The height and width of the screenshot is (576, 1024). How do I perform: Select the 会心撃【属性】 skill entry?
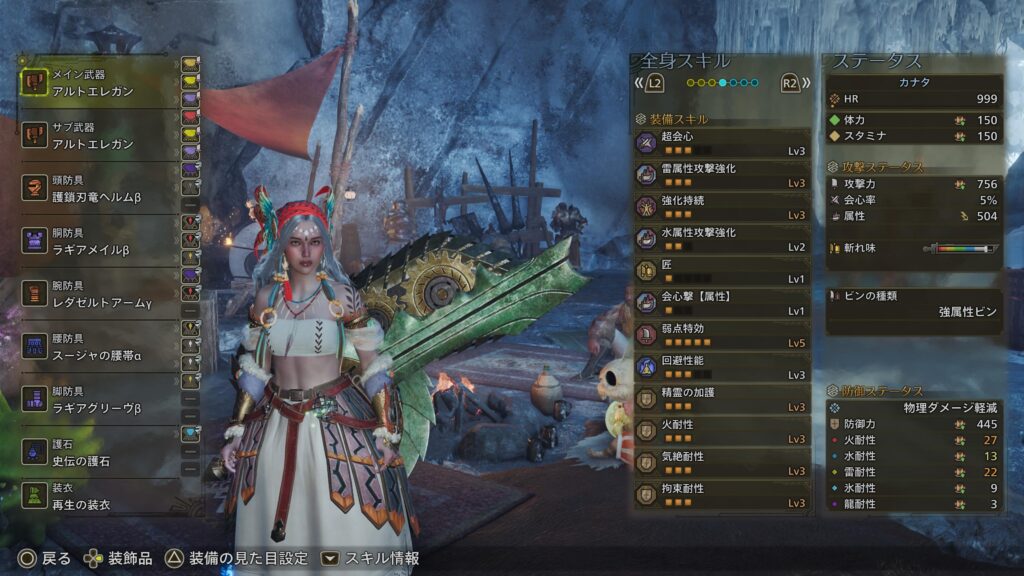[x=722, y=303]
